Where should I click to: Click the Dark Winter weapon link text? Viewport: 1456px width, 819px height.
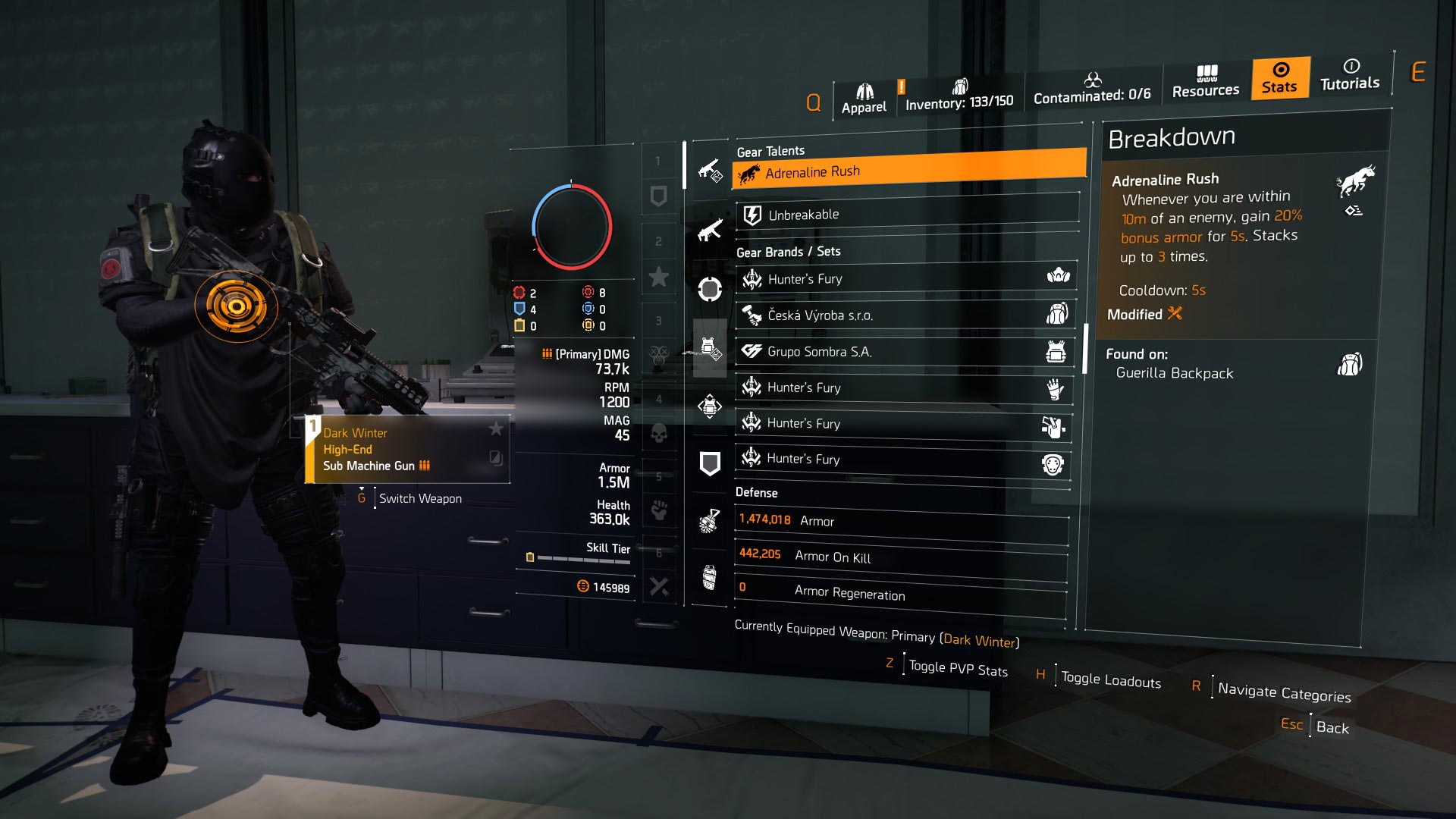(979, 639)
